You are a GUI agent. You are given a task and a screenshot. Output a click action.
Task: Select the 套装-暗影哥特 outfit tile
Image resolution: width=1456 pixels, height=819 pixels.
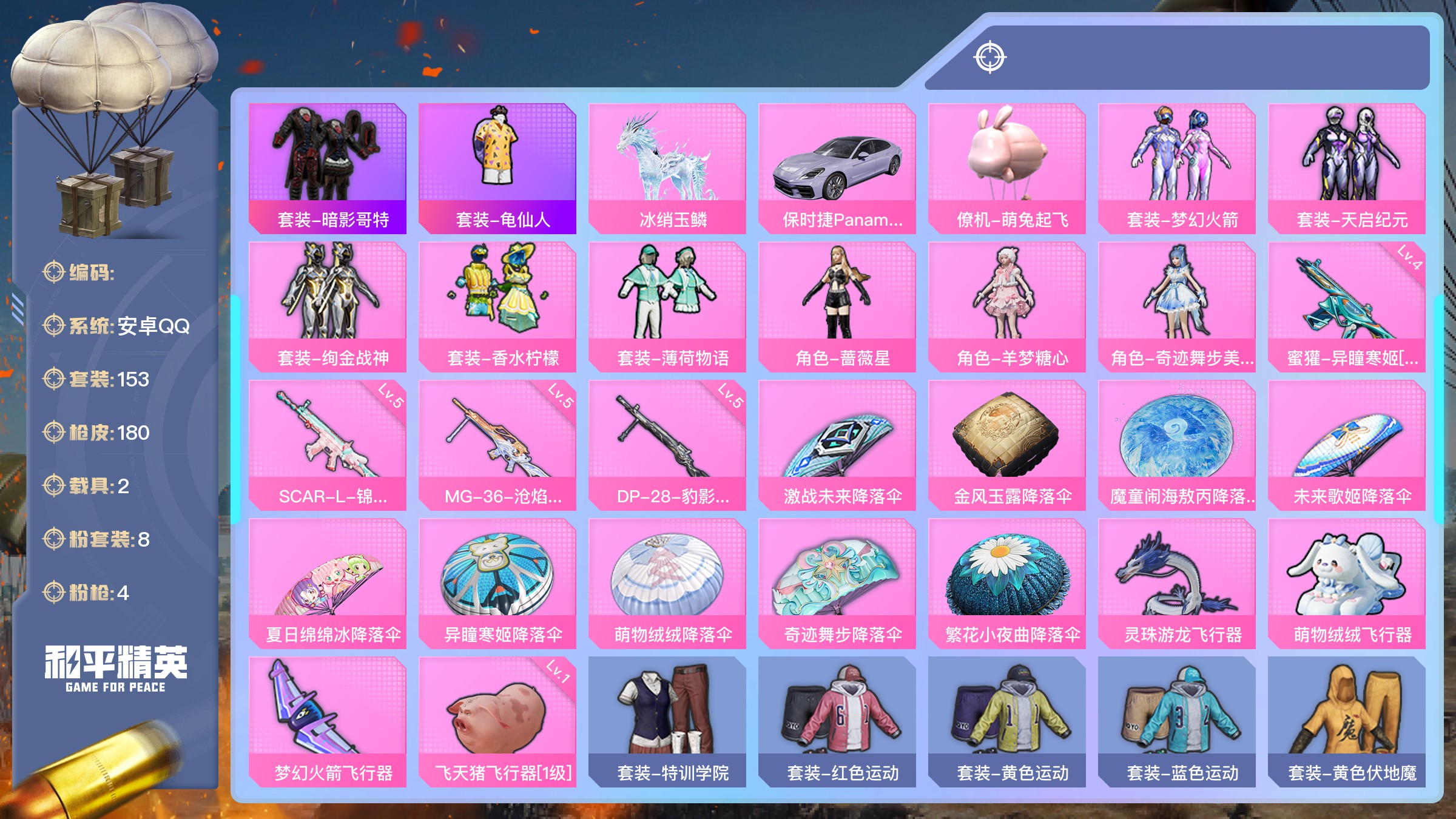328,168
